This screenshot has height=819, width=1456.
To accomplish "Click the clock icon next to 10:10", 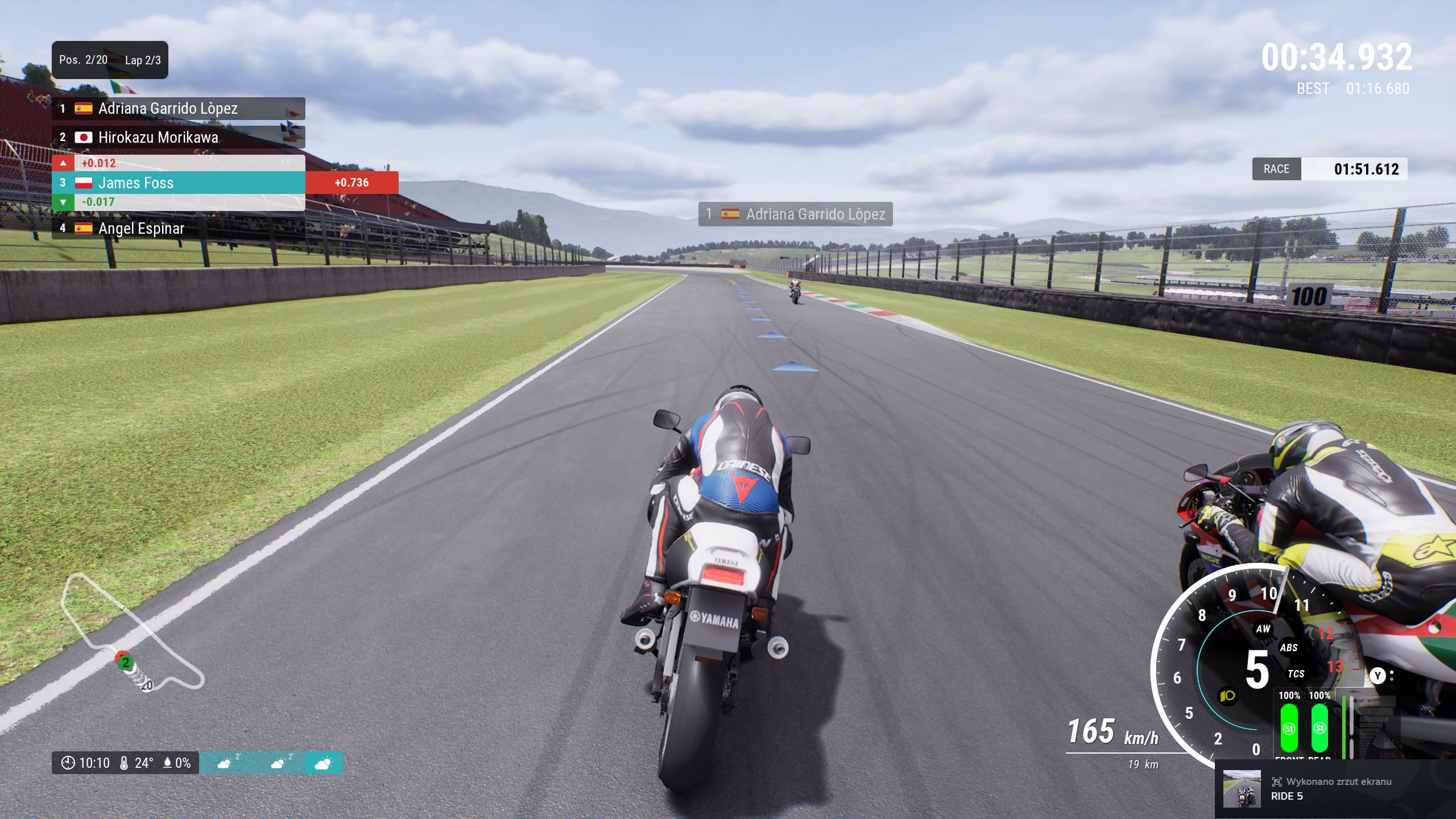I will (x=68, y=763).
